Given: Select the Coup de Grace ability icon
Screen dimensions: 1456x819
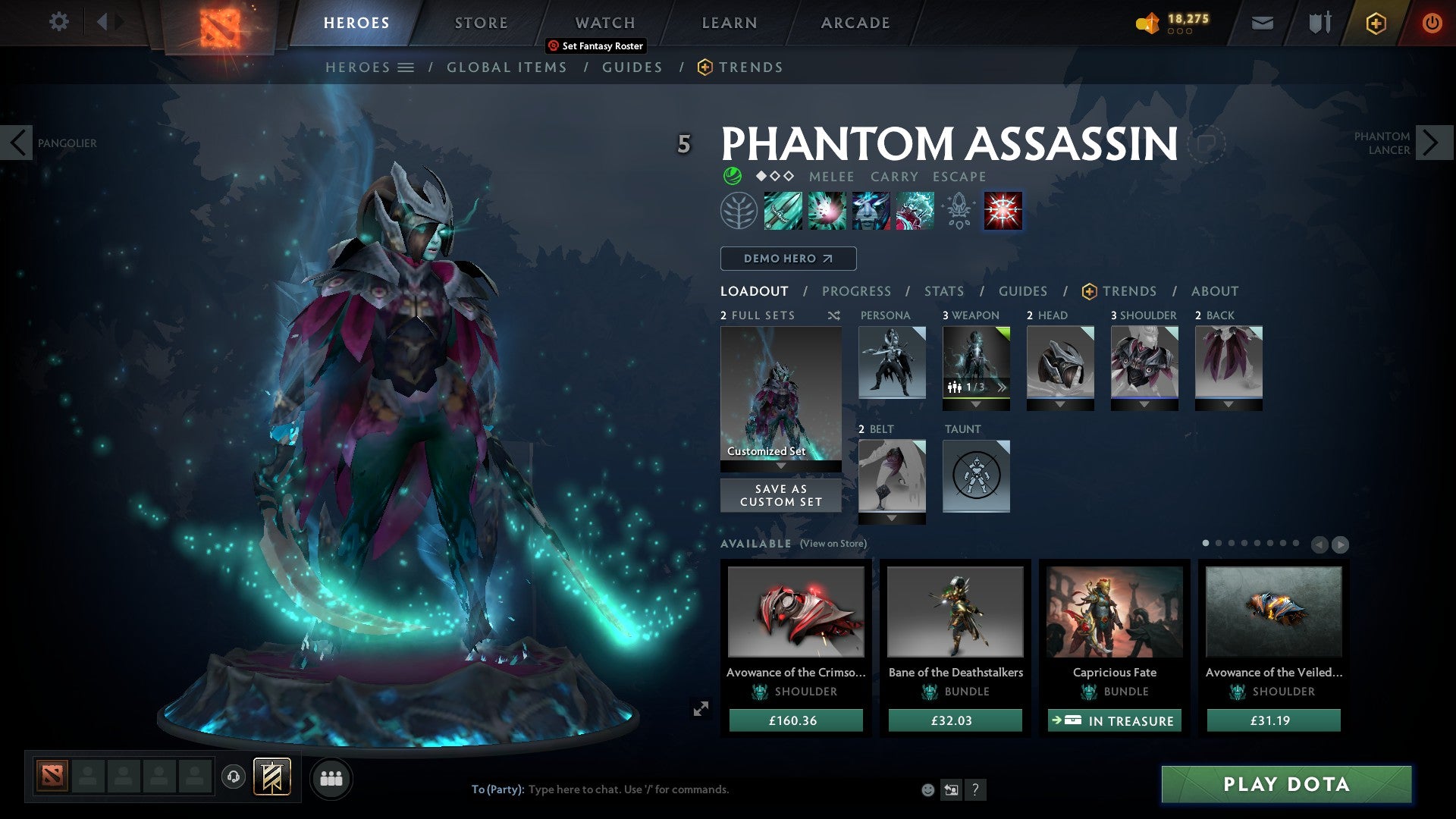Looking at the screenshot, I should [1002, 211].
